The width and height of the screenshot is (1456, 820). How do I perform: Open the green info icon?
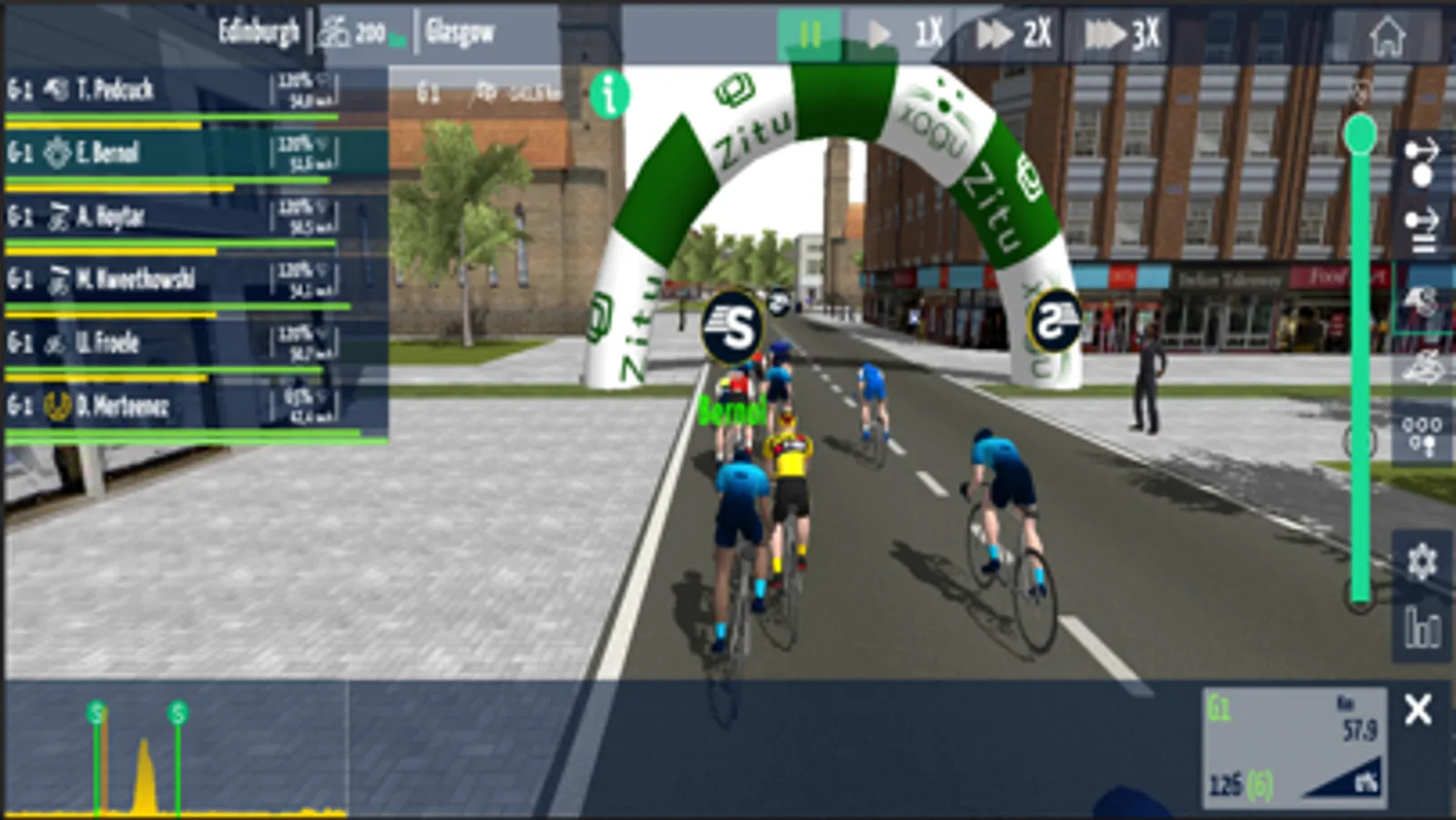coord(609,94)
